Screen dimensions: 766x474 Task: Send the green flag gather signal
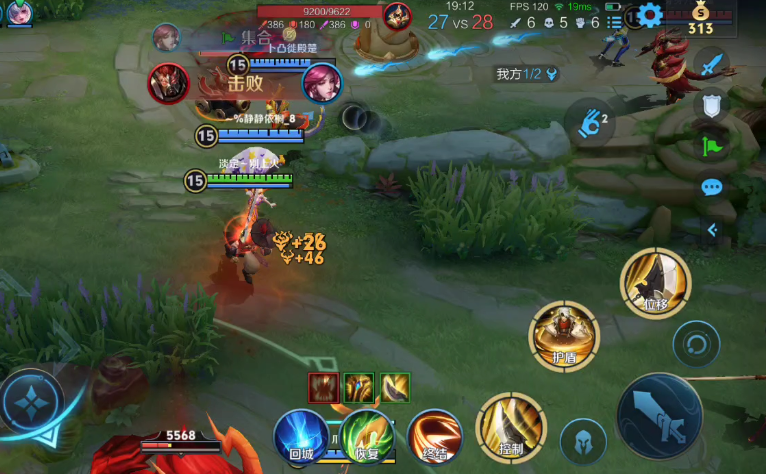pyautogui.click(x=711, y=145)
